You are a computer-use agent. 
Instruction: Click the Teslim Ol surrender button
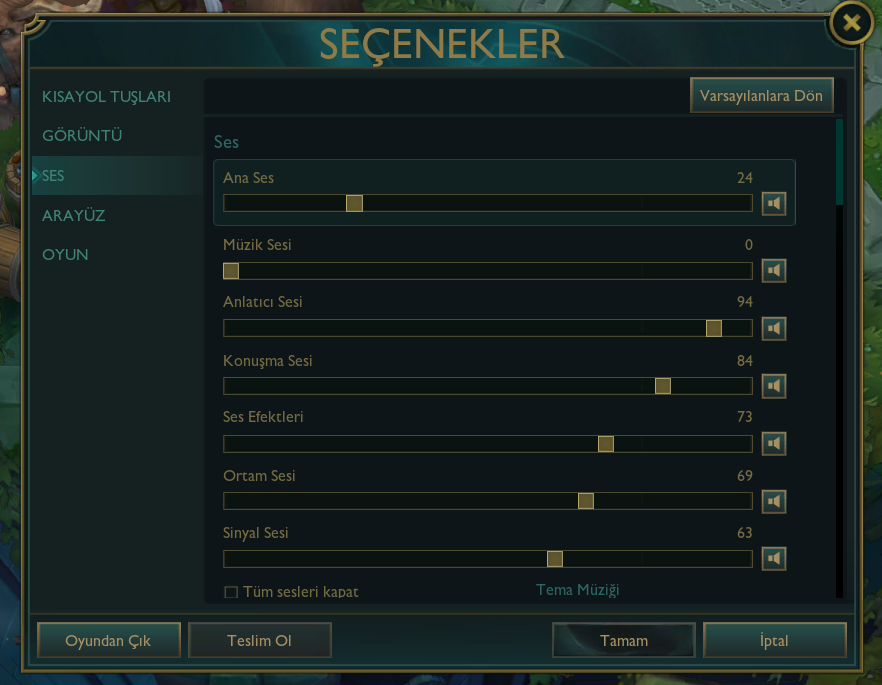pyautogui.click(x=259, y=641)
